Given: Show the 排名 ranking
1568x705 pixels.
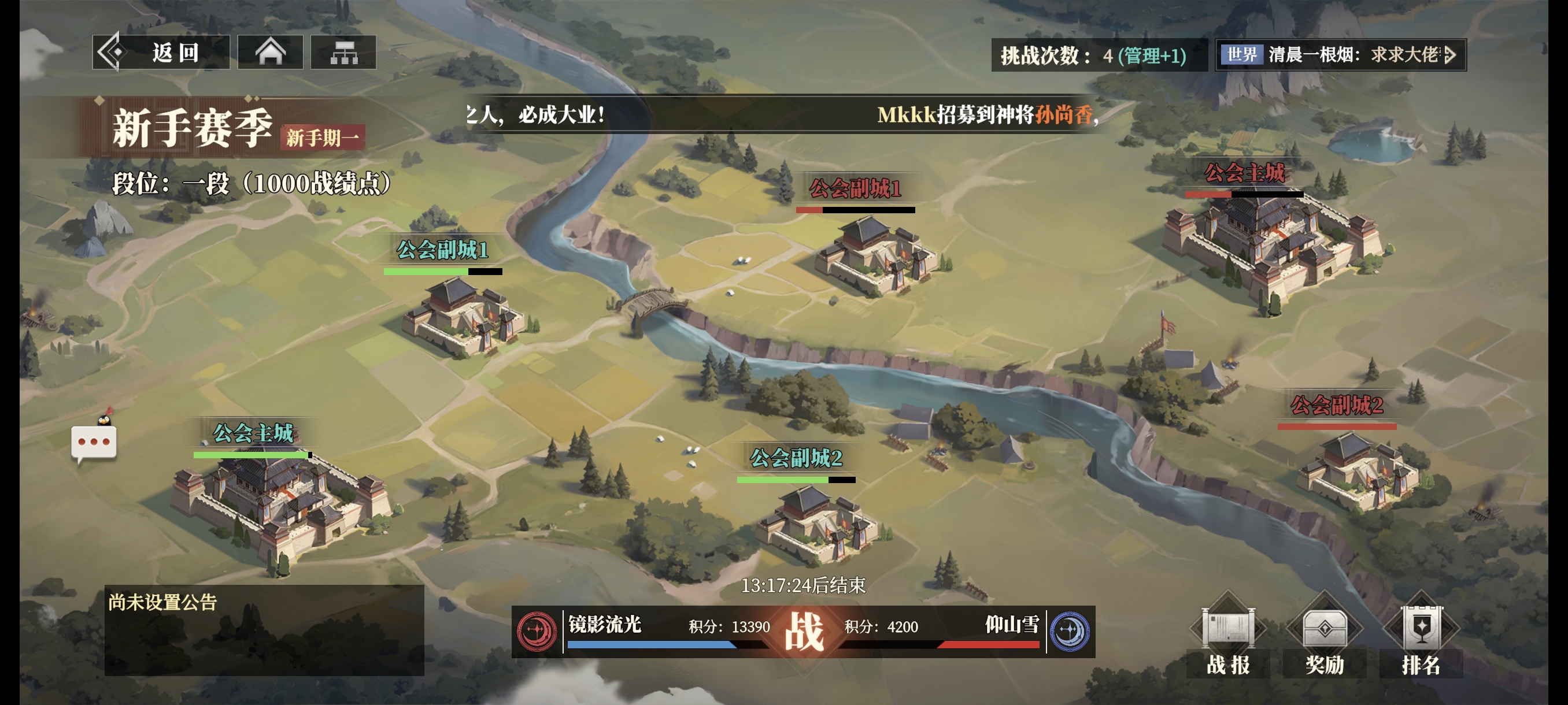Looking at the screenshot, I should [1421, 639].
